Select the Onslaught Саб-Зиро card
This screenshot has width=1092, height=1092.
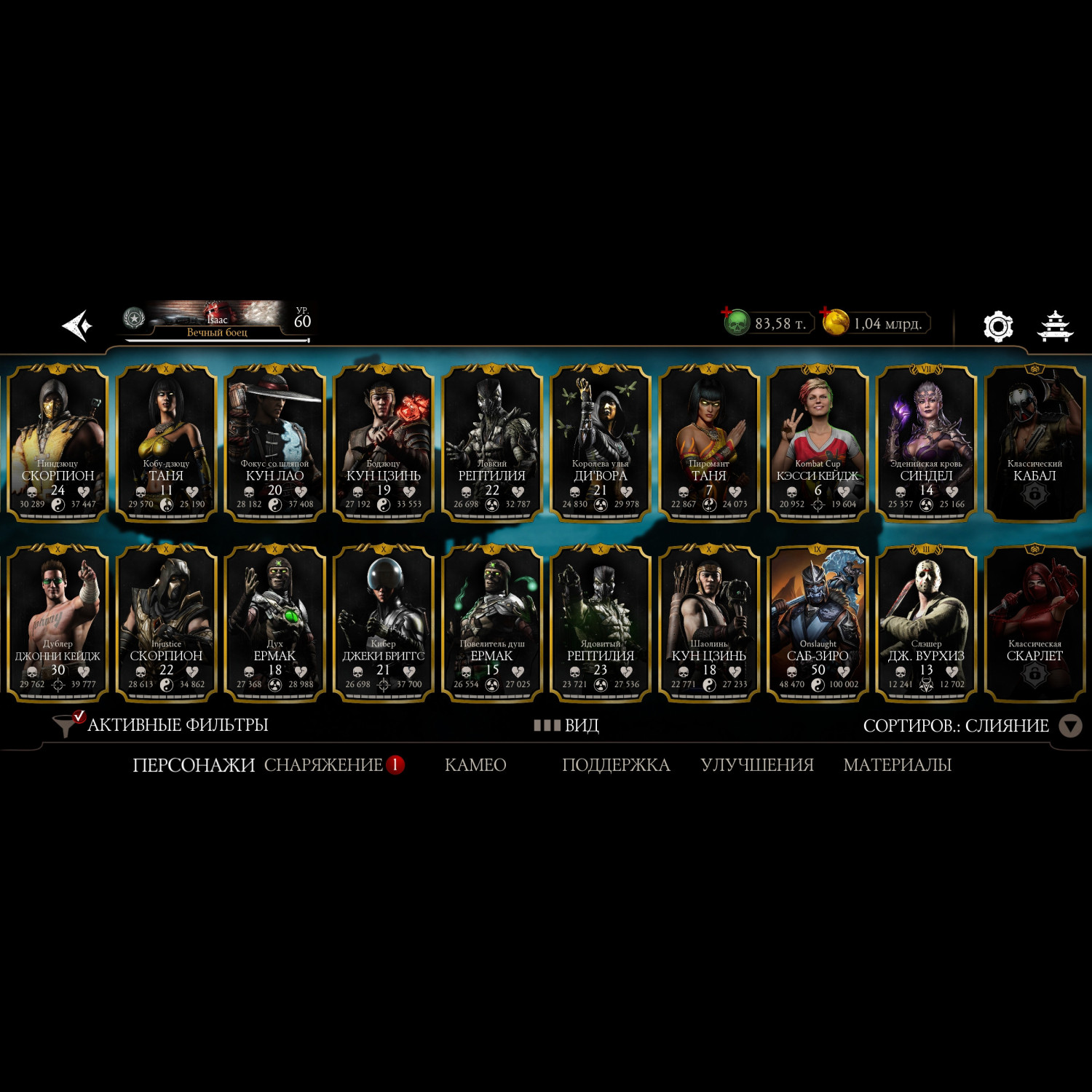(x=818, y=623)
